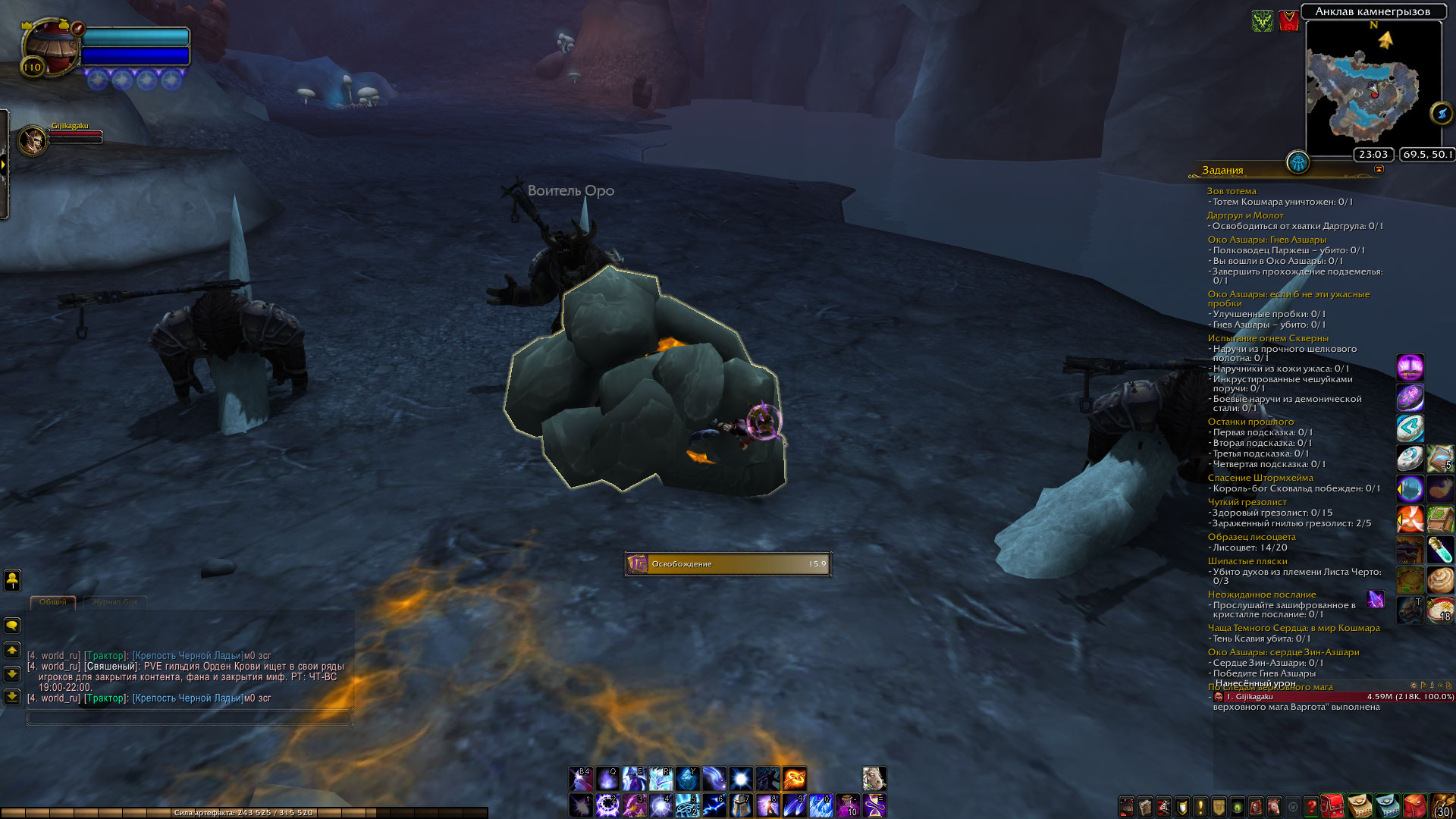Use the purple potion with count 10

[847, 805]
